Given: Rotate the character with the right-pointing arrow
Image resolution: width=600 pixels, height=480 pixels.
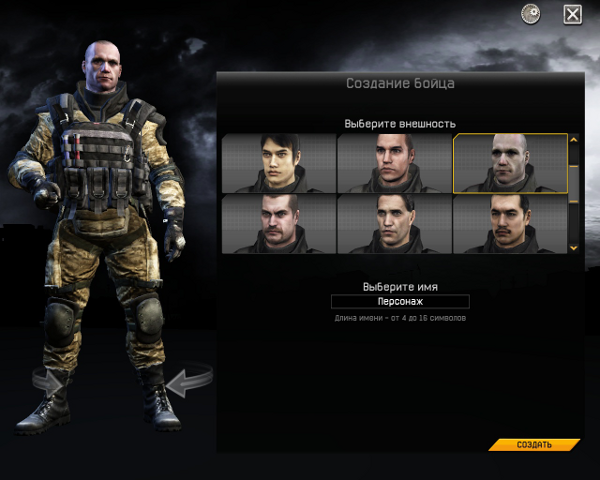Looking at the screenshot, I should coord(47,381).
